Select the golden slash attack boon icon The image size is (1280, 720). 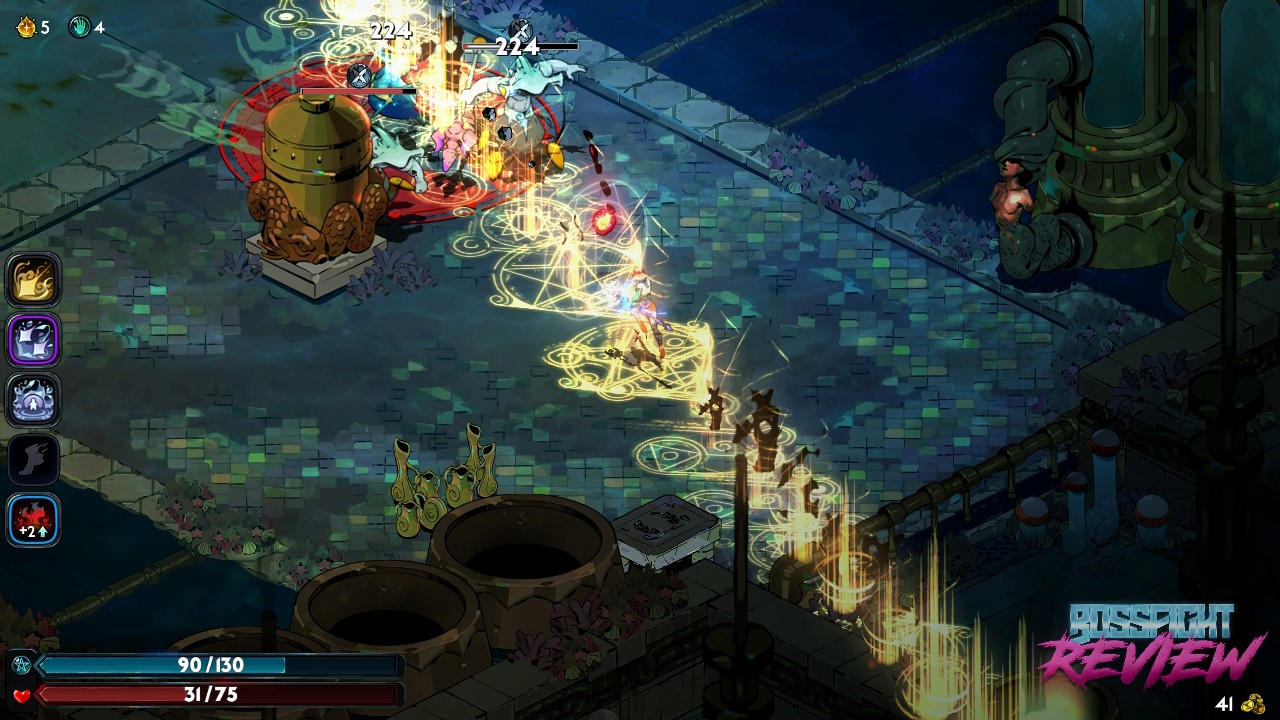34,279
